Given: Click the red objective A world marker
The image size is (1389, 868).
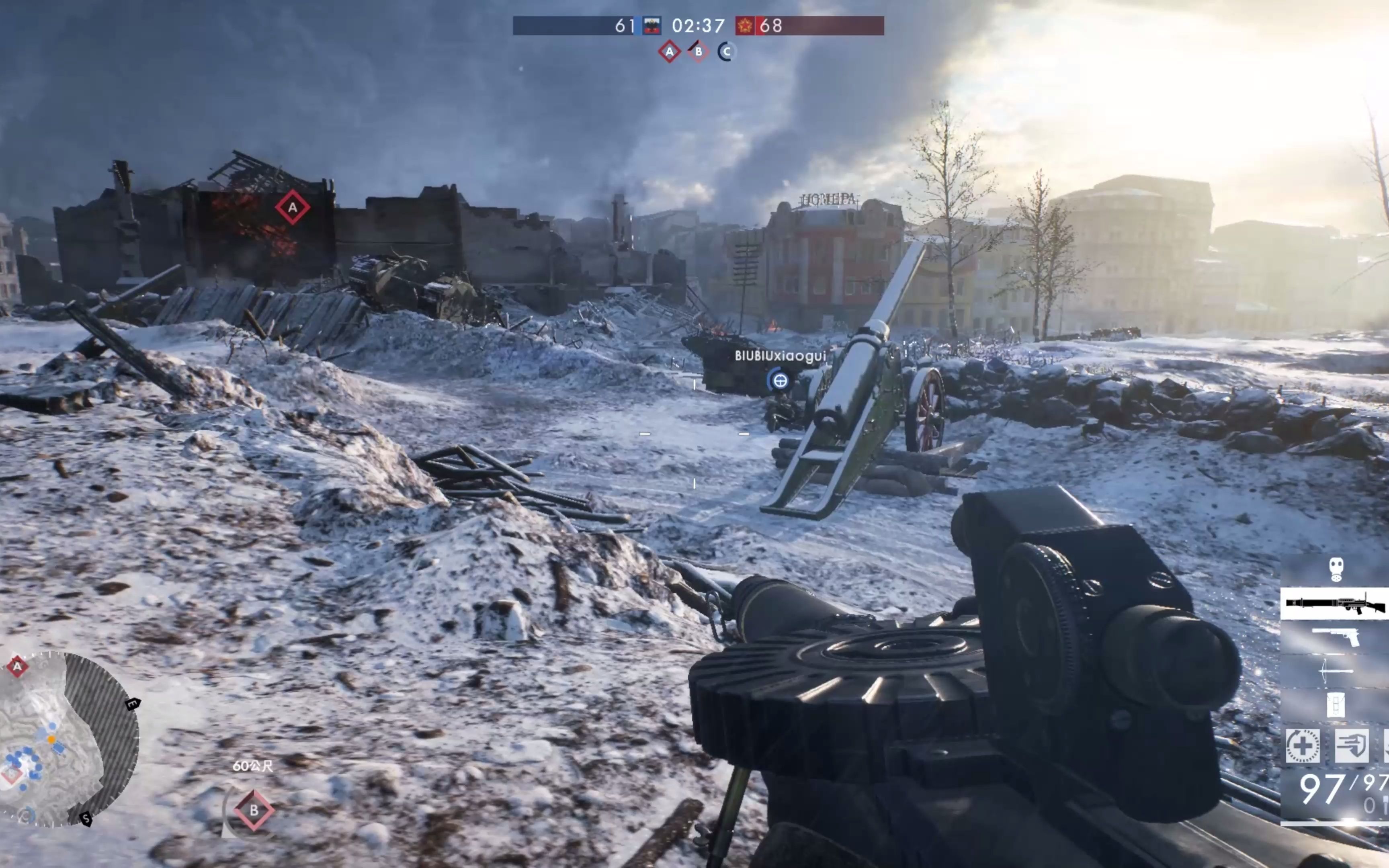Looking at the screenshot, I should tap(293, 207).
